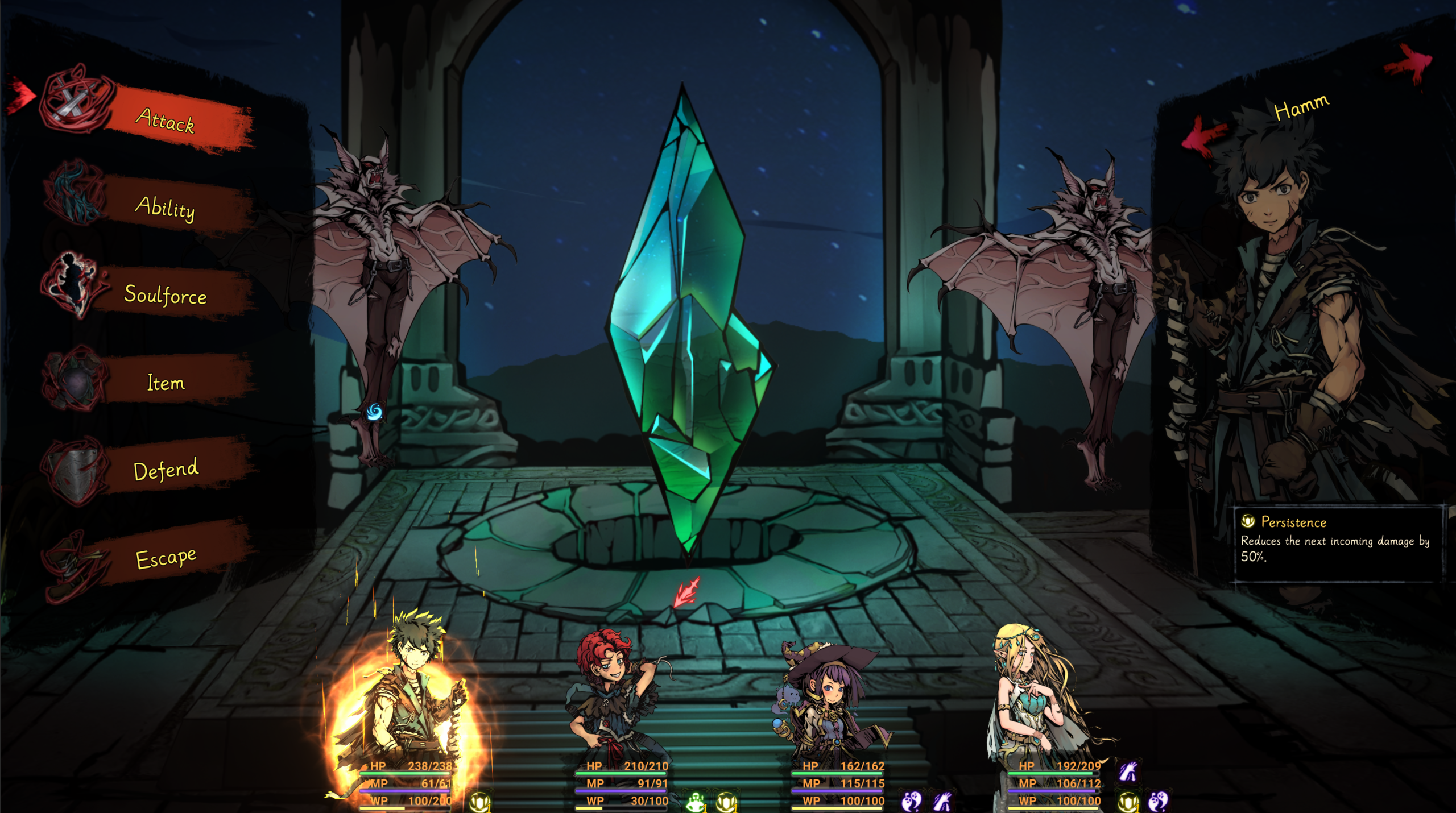The image size is (1456, 813).
Task: Select Escape to flee battle
Action: click(x=166, y=558)
